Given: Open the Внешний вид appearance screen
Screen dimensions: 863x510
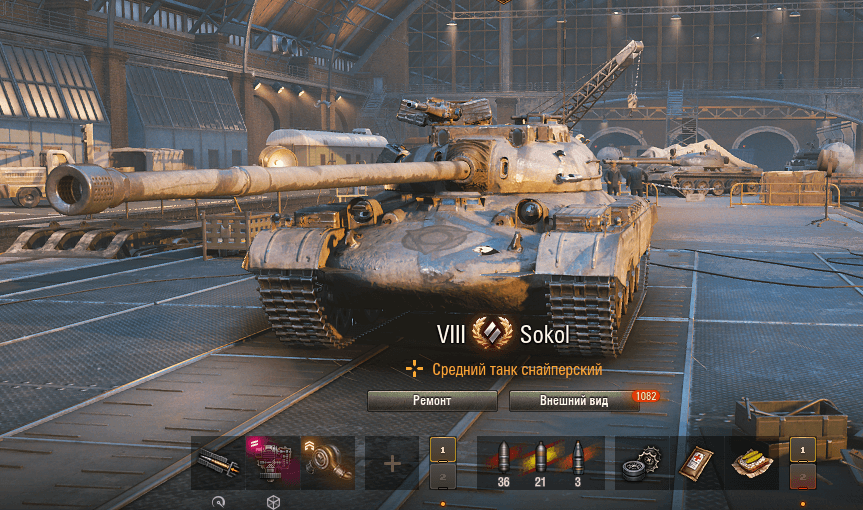Looking at the screenshot, I should point(572,400).
